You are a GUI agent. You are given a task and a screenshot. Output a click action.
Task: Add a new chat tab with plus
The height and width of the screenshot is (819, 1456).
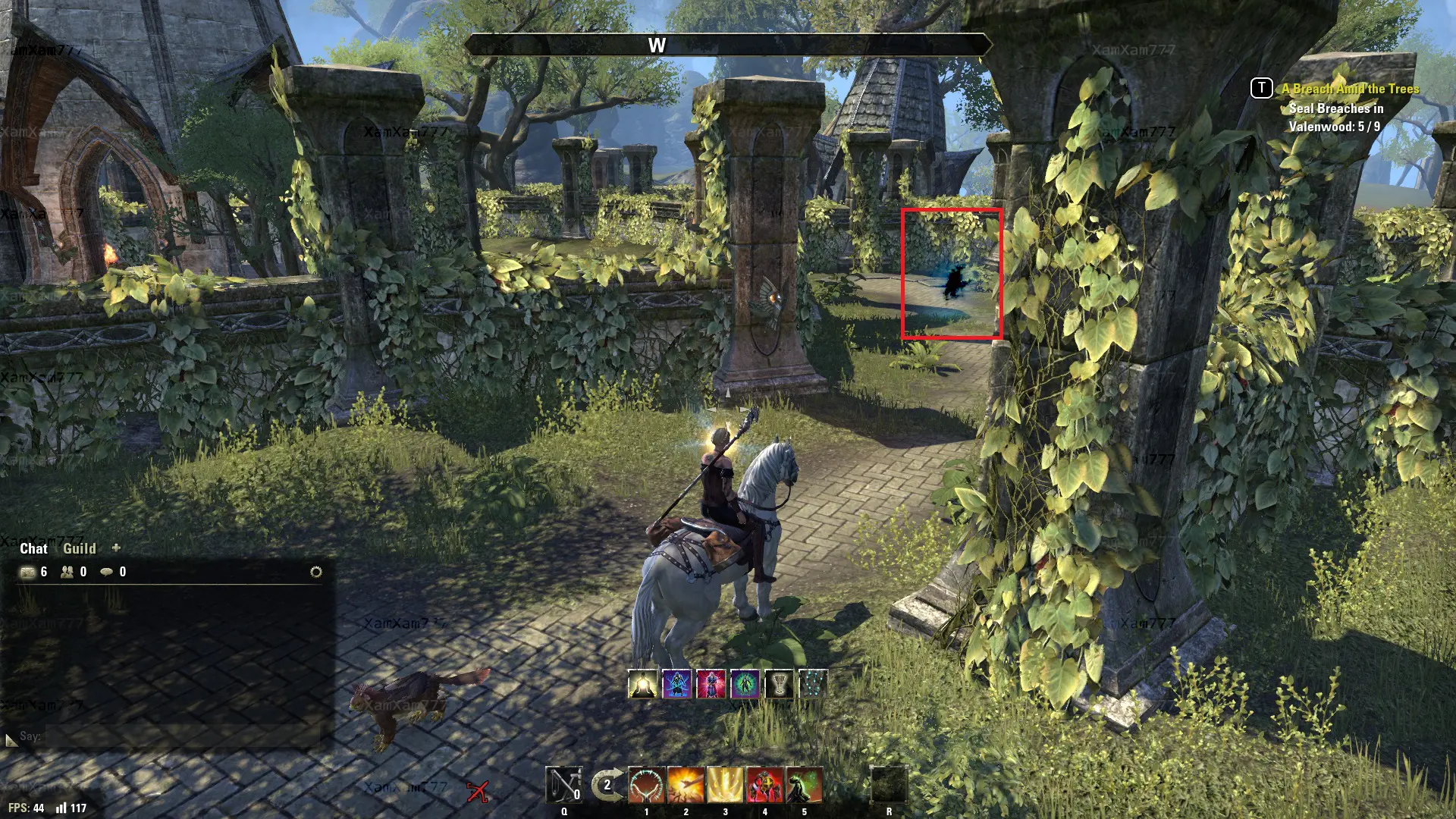pos(116,548)
